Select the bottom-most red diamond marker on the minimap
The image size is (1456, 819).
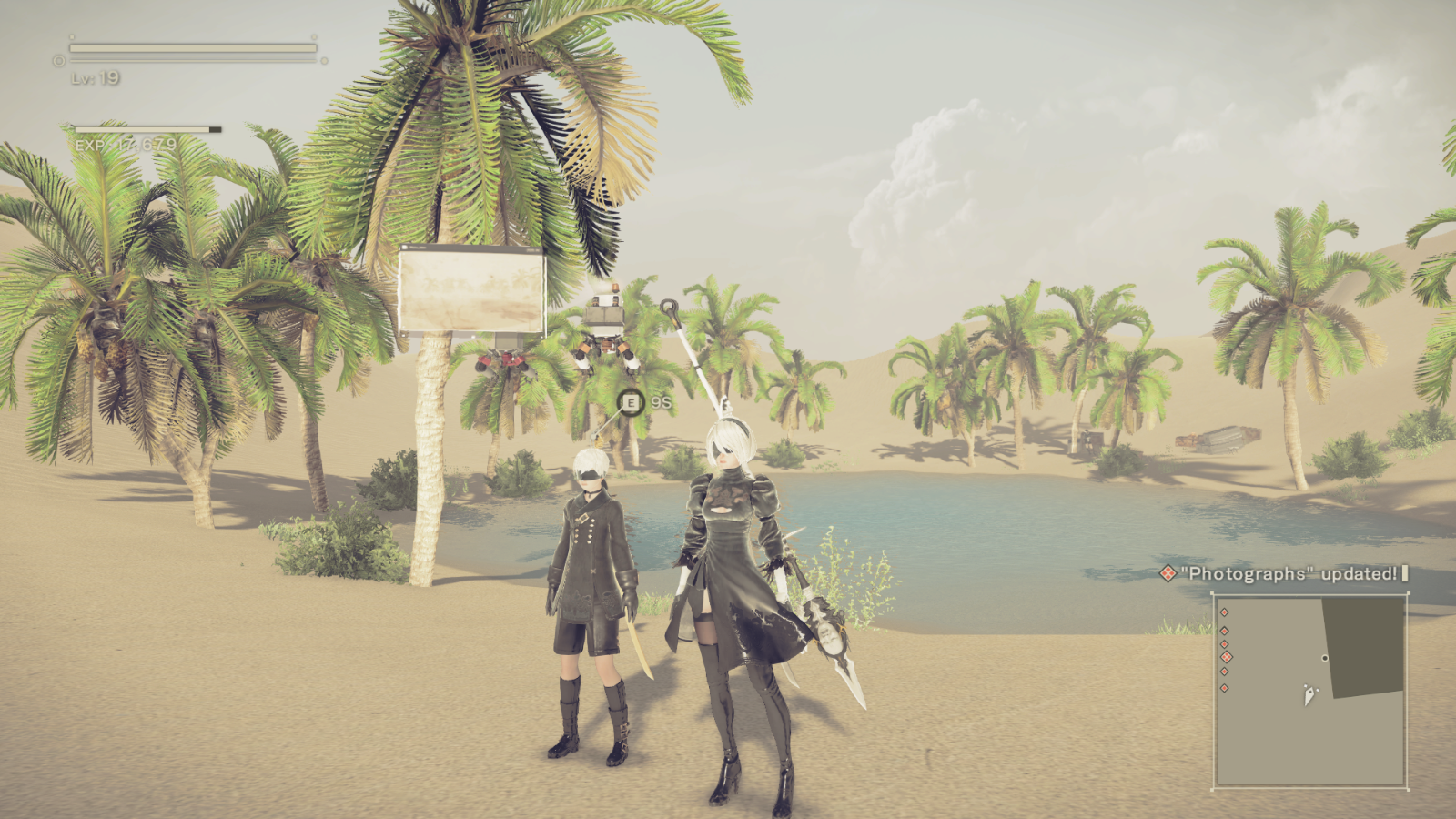pos(1224,687)
